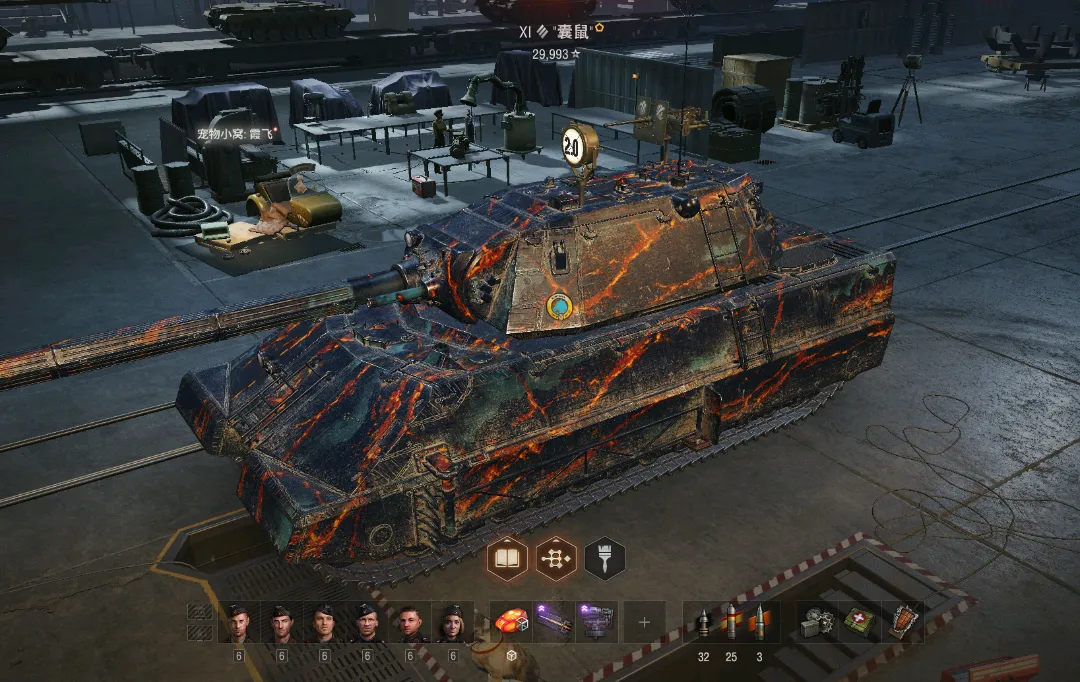Select the shell type with 3 rounds

759,622
